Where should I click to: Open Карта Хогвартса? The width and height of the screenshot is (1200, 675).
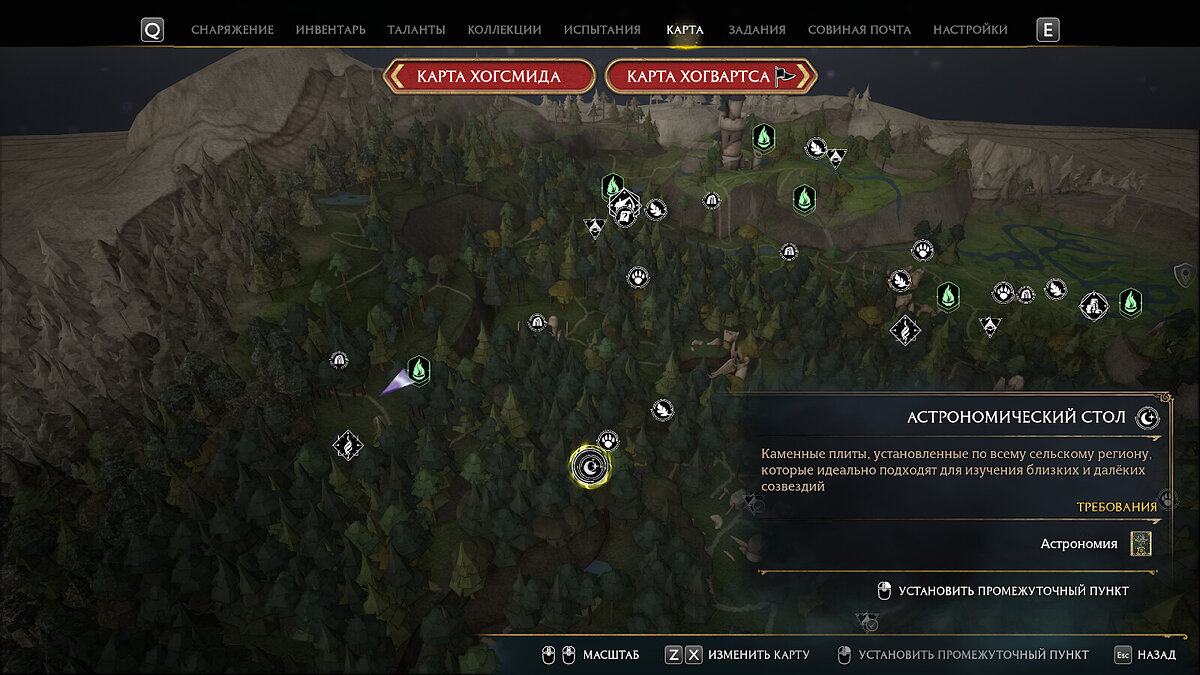pyautogui.click(x=711, y=76)
